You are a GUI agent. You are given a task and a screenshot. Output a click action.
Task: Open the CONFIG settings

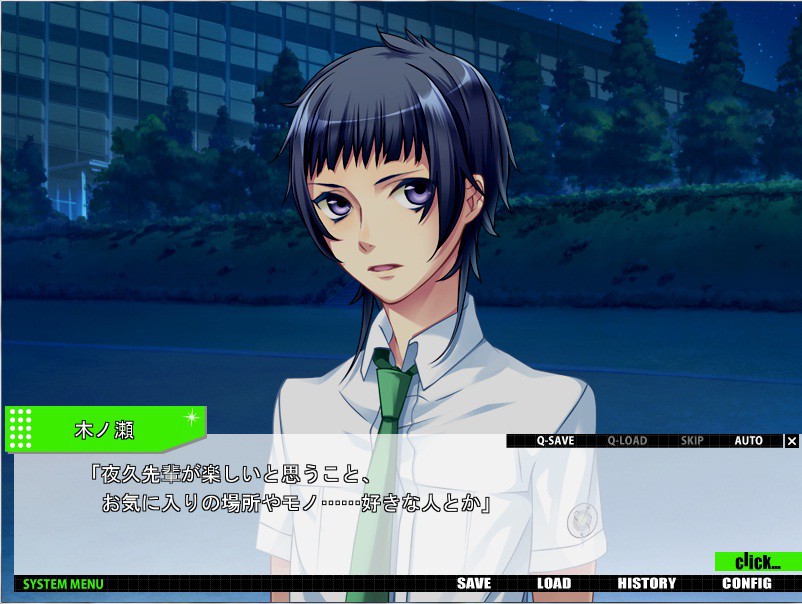747,584
